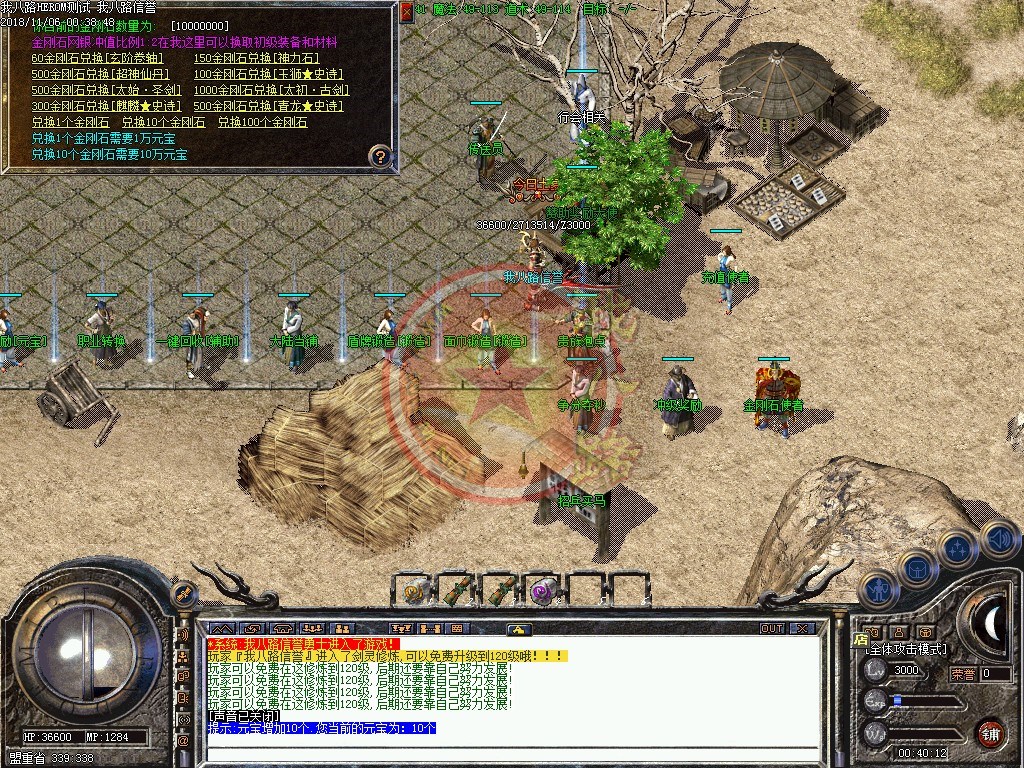Buy ten diamonds via 兑换10个金刚石

[x=163, y=122]
